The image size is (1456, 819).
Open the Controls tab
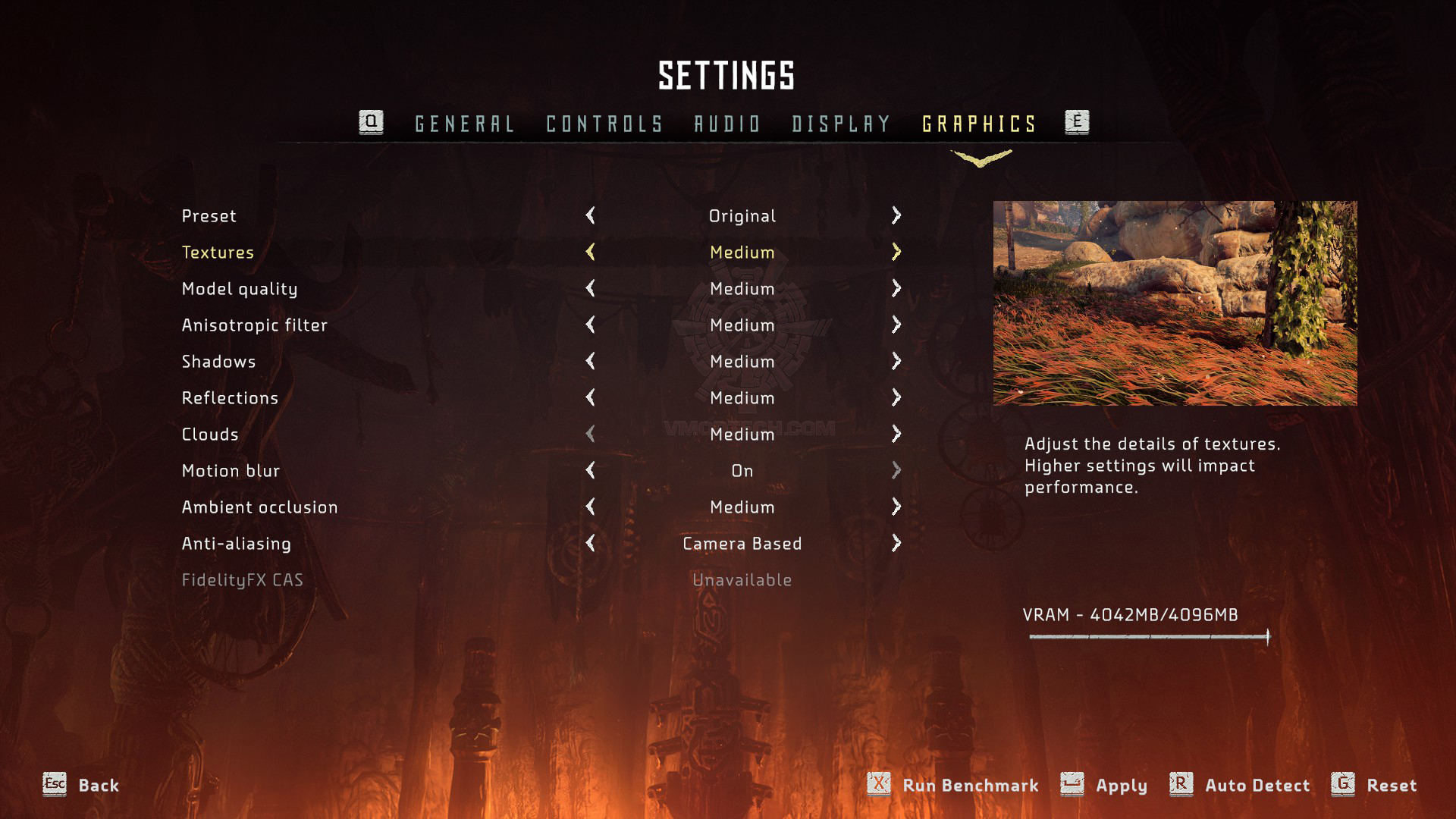pos(604,124)
